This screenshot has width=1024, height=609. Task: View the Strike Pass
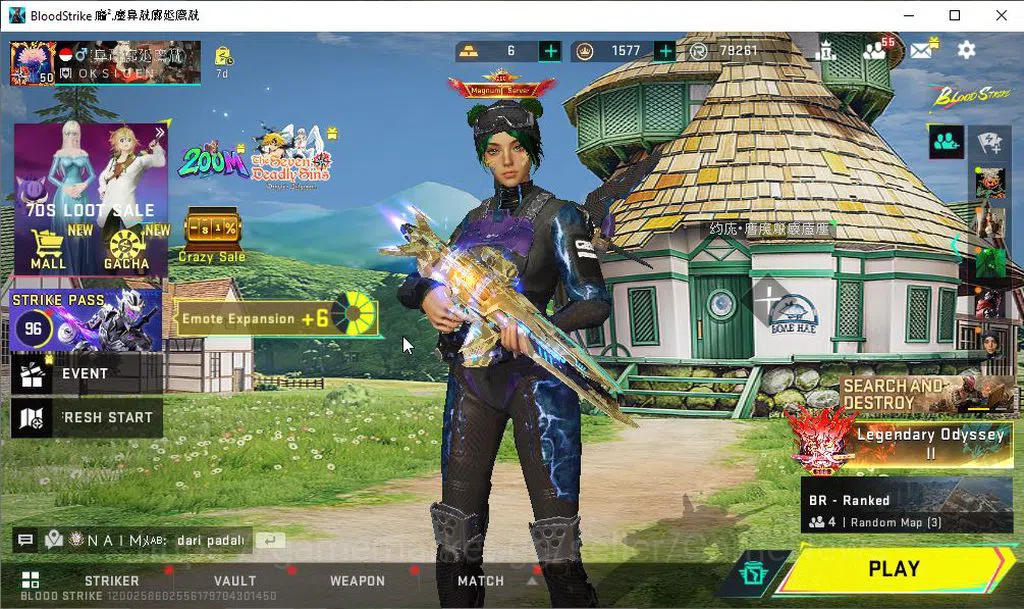86,320
